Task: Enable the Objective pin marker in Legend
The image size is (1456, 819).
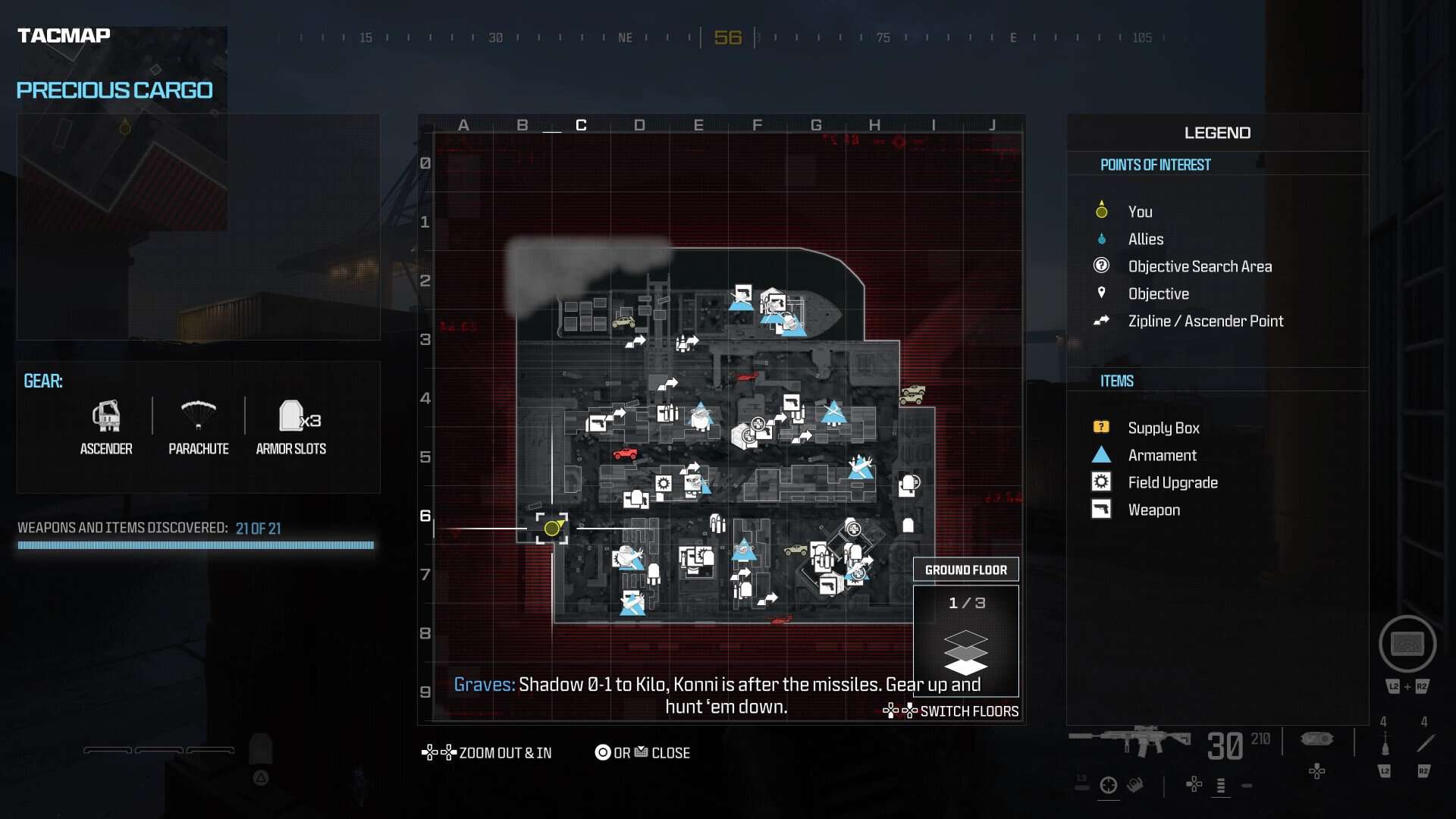Action: click(1101, 293)
